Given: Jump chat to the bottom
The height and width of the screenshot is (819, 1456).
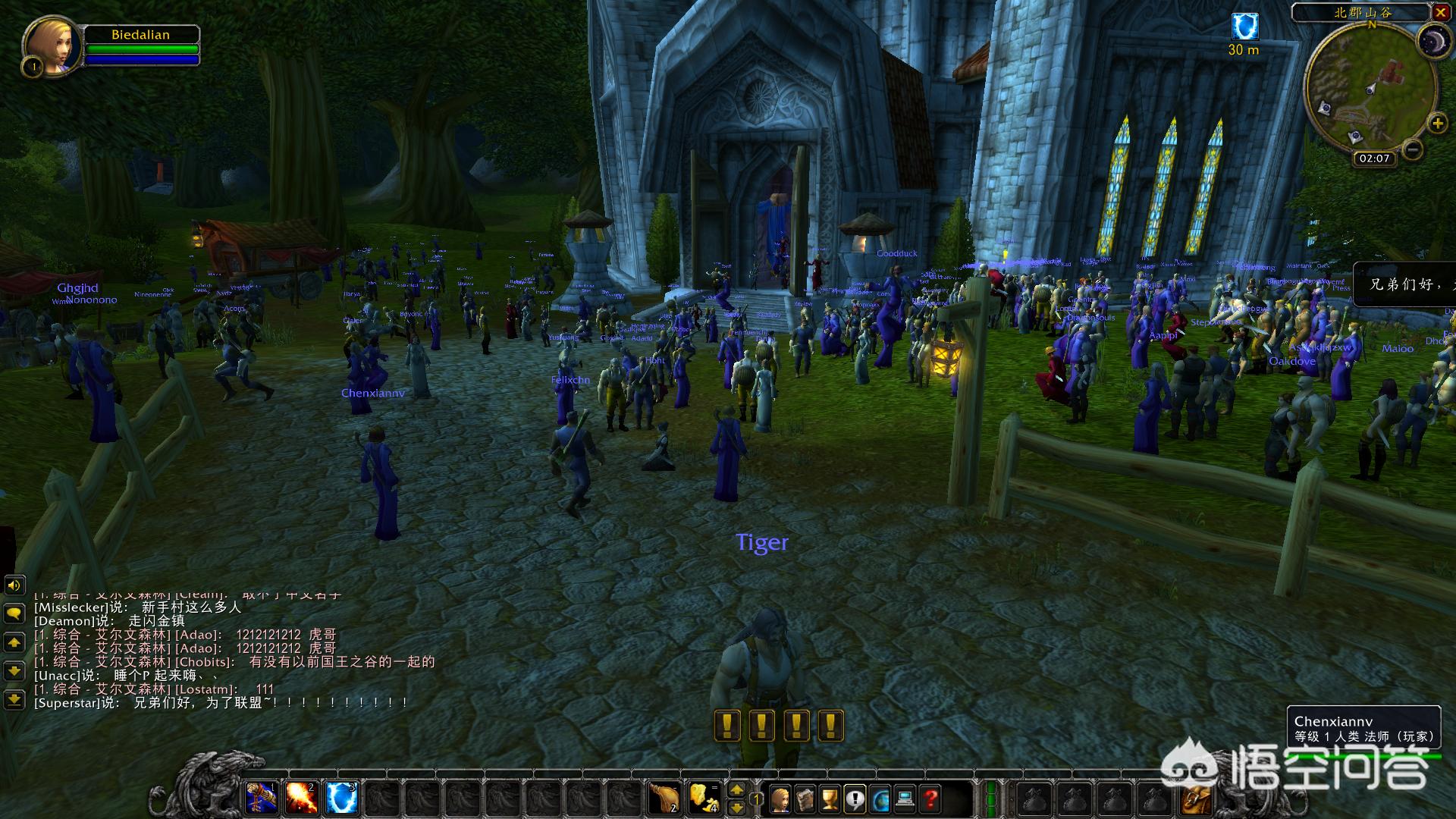Looking at the screenshot, I should (14, 699).
